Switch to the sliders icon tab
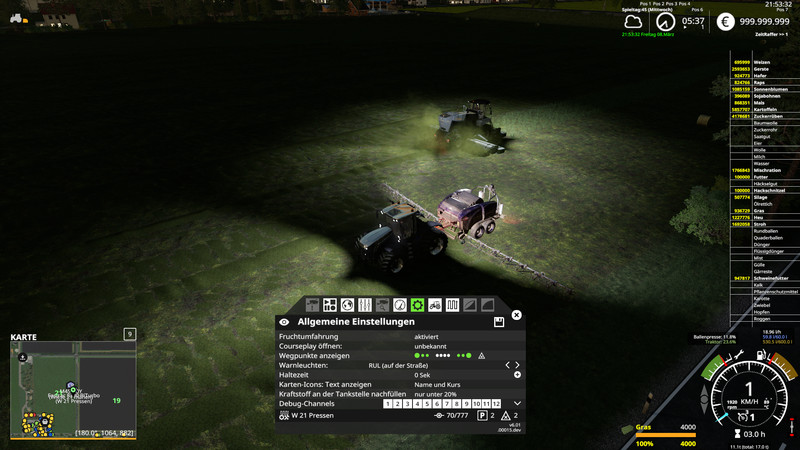Viewport: 800px width, 450px height. 365,304
